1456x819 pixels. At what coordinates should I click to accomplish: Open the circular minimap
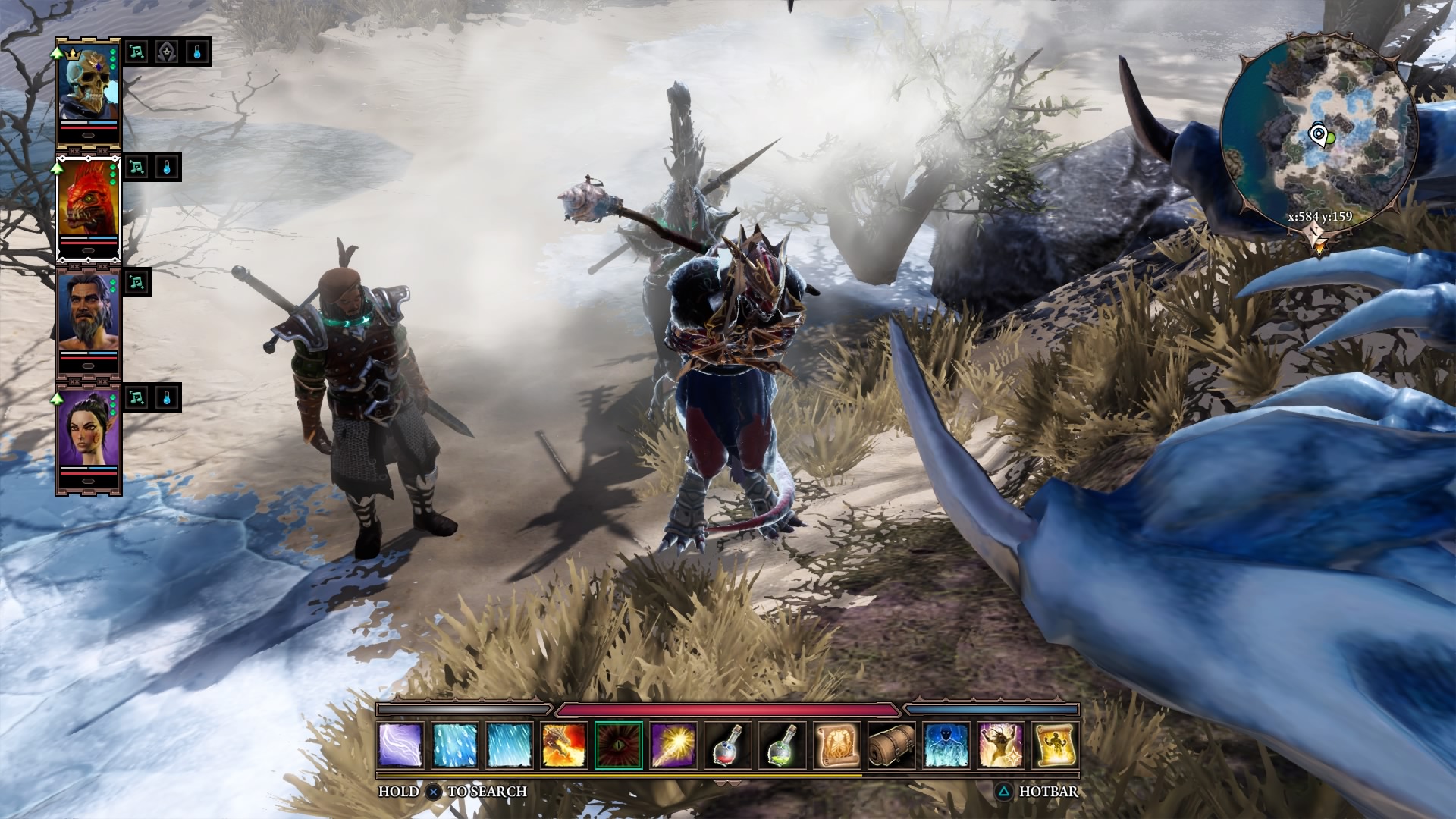[1319, 135]
